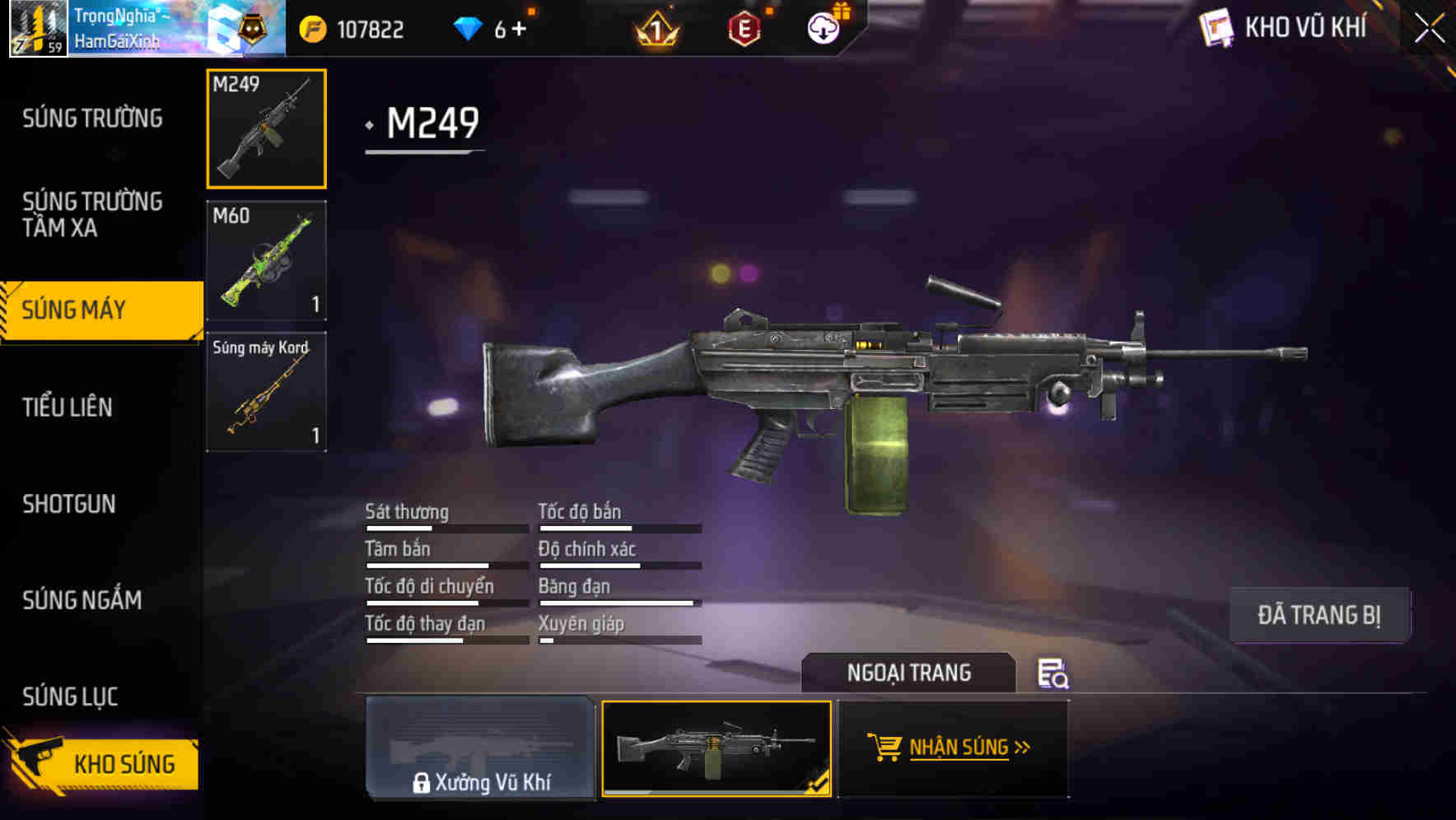Tap the player avatar TrọngNghĩa
The image size is (1456, 820).
tap(37, 29)
